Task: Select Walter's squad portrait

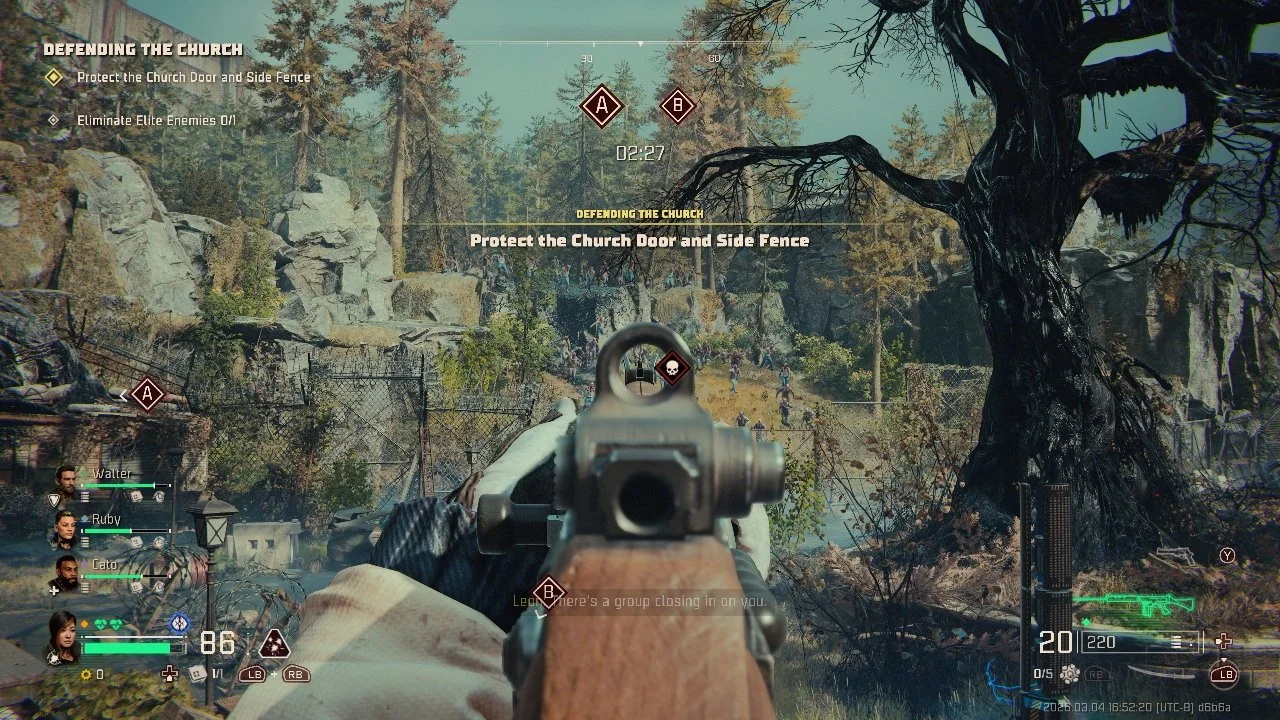Action: point(66,484)
